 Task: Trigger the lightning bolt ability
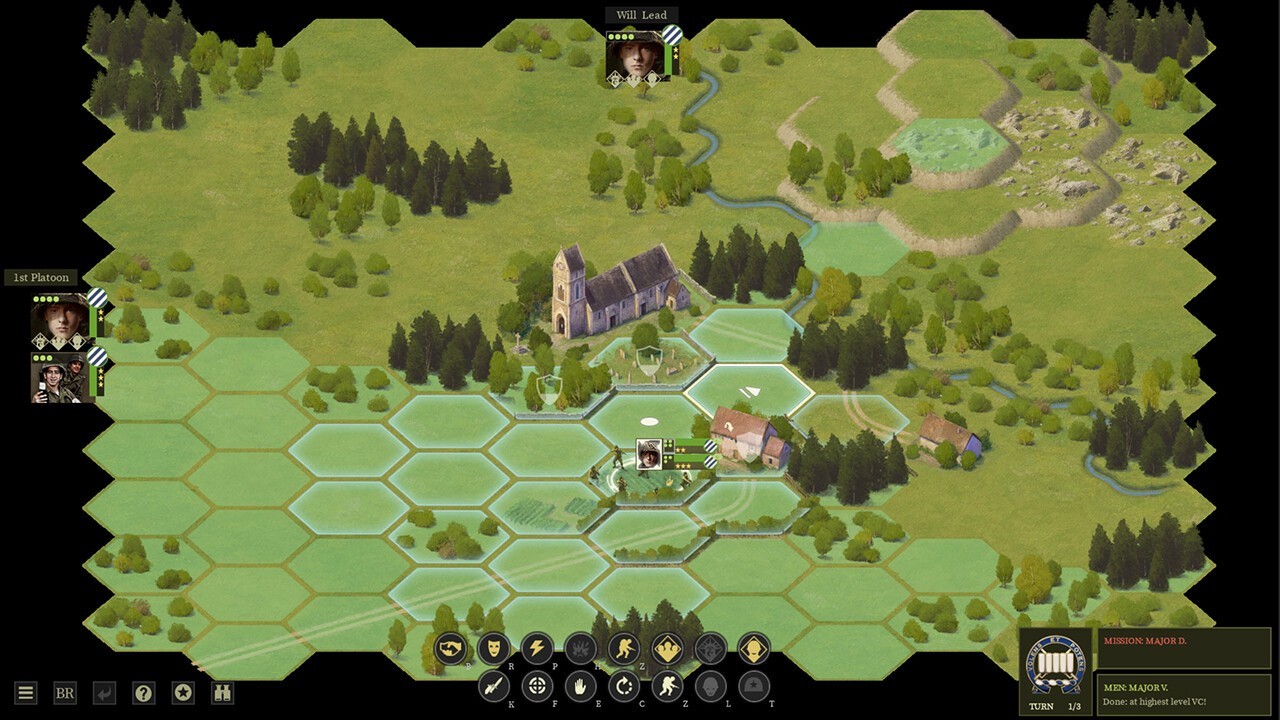click(x=537, y=649)
